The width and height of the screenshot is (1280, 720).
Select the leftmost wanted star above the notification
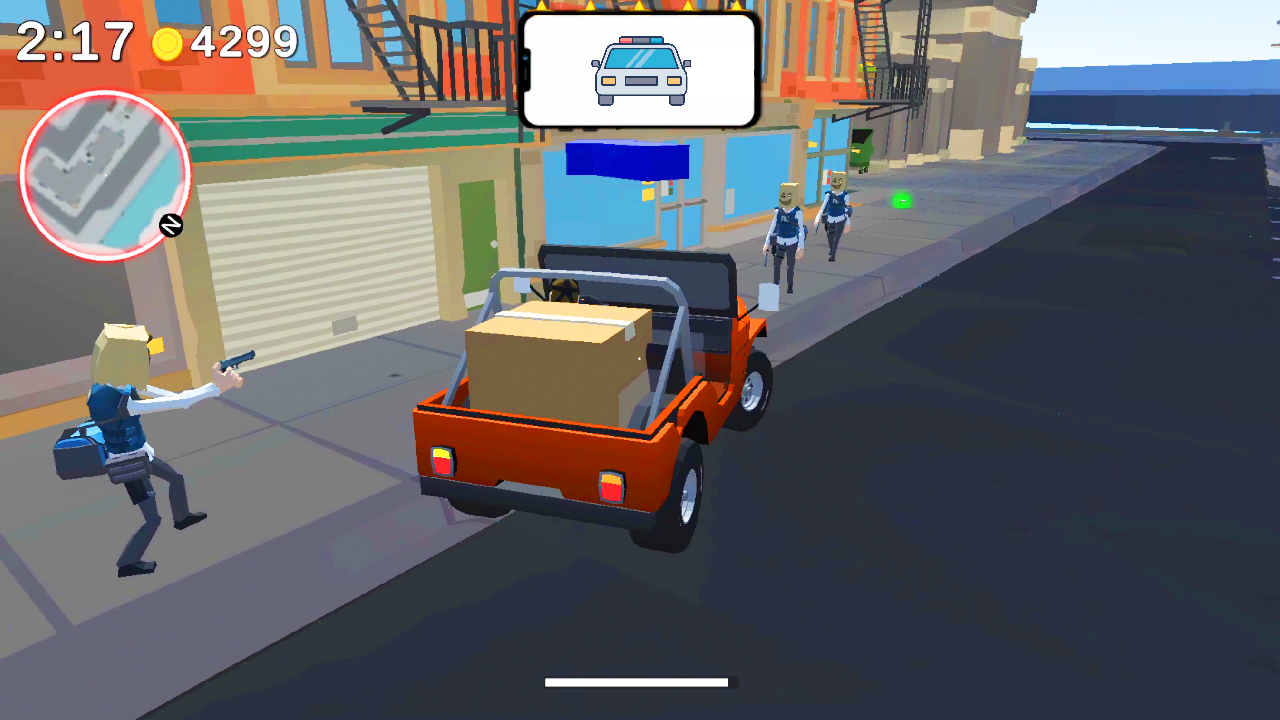point(540,10)
